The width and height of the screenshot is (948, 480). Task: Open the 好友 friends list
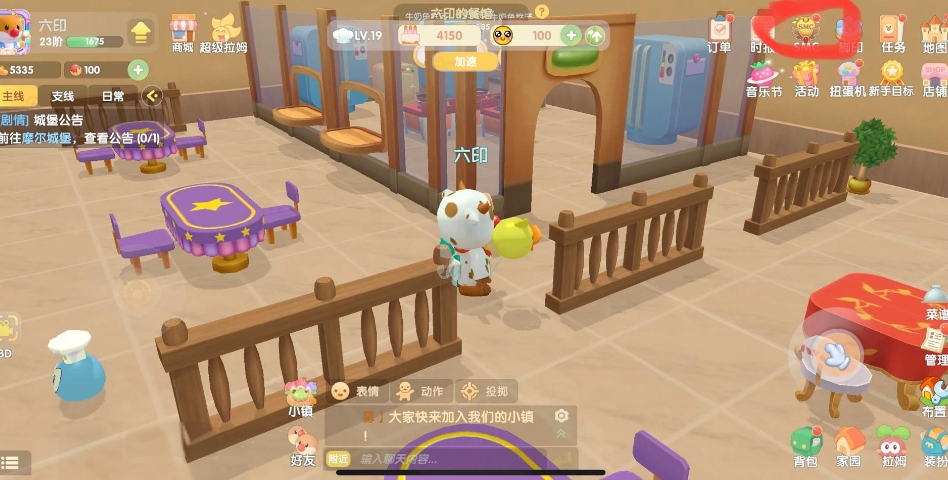[x=302, y=445]
